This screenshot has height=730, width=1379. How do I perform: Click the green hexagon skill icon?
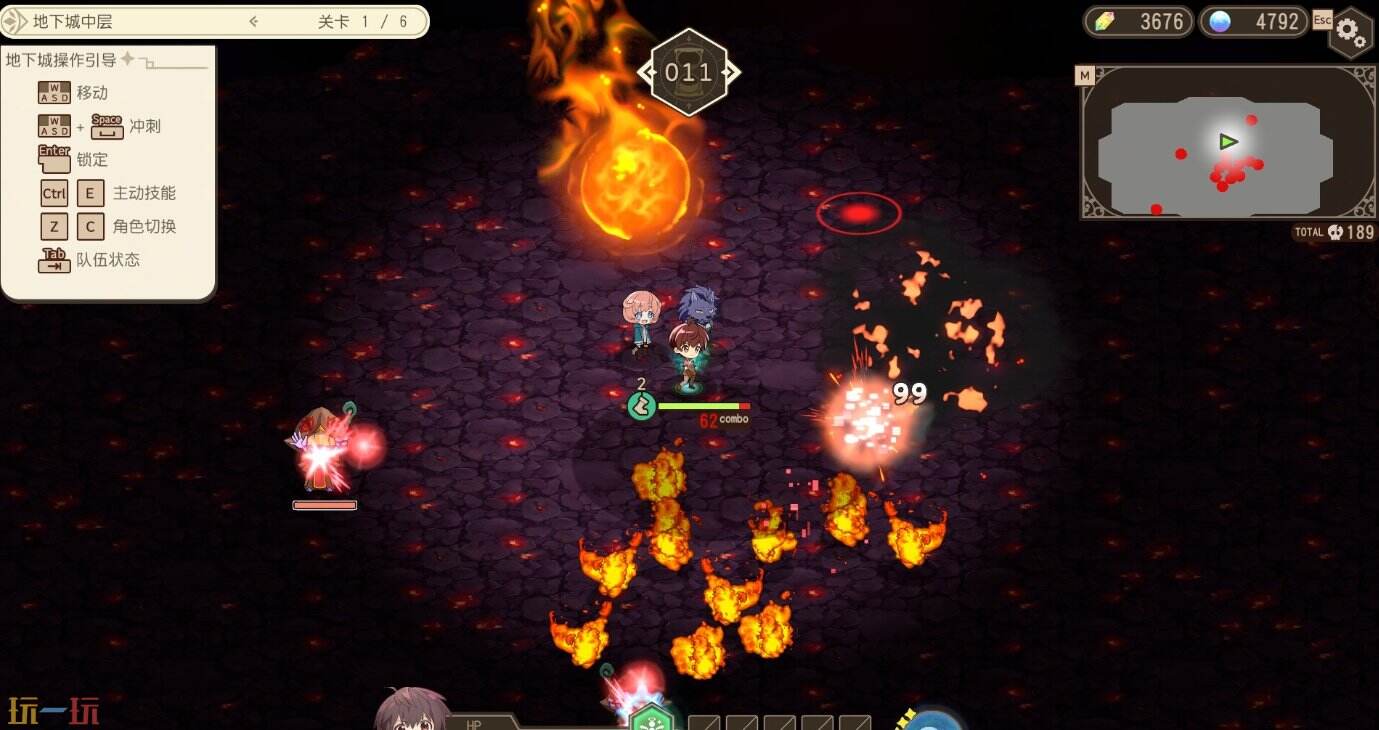651,716
